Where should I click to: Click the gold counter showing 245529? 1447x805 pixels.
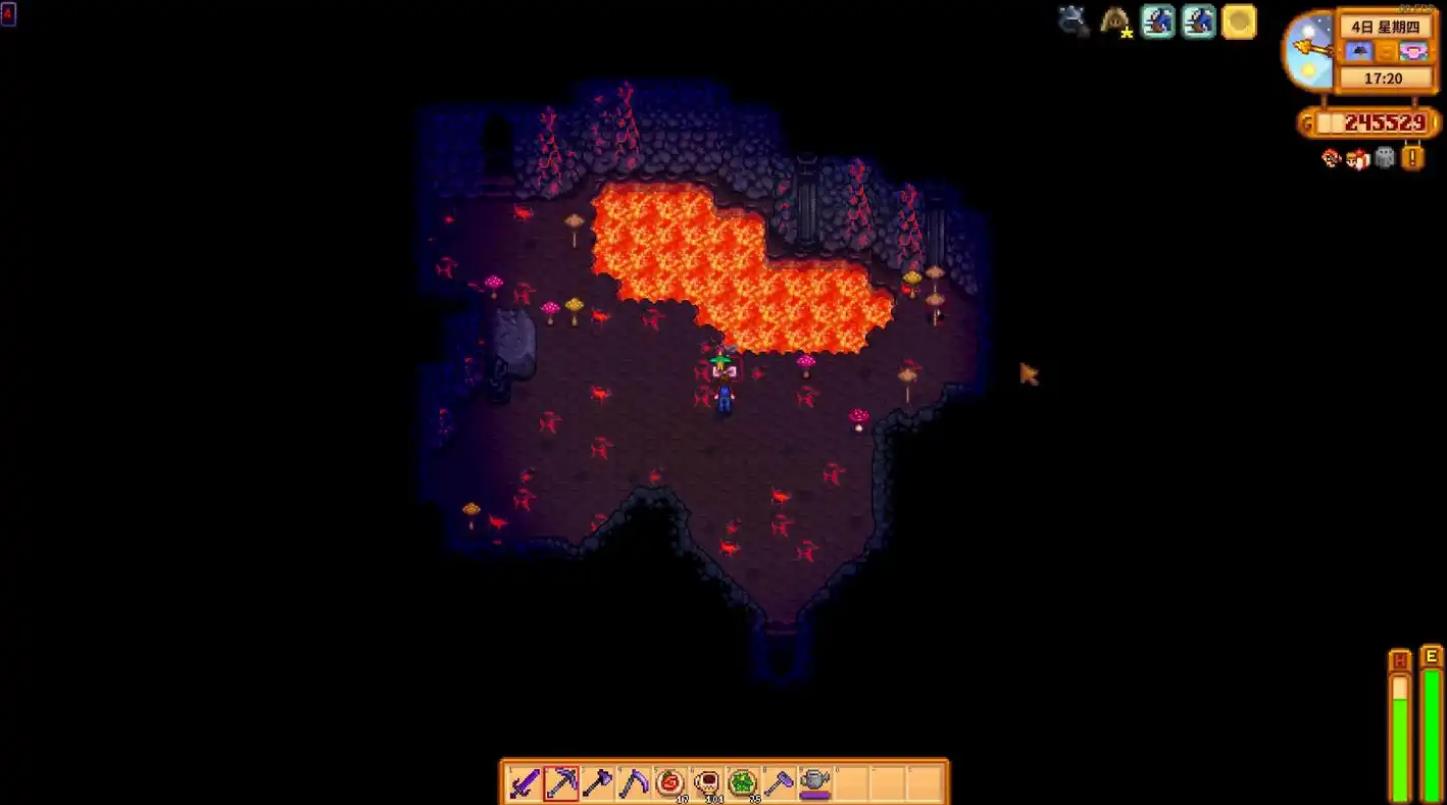[x=1370, y=120]
